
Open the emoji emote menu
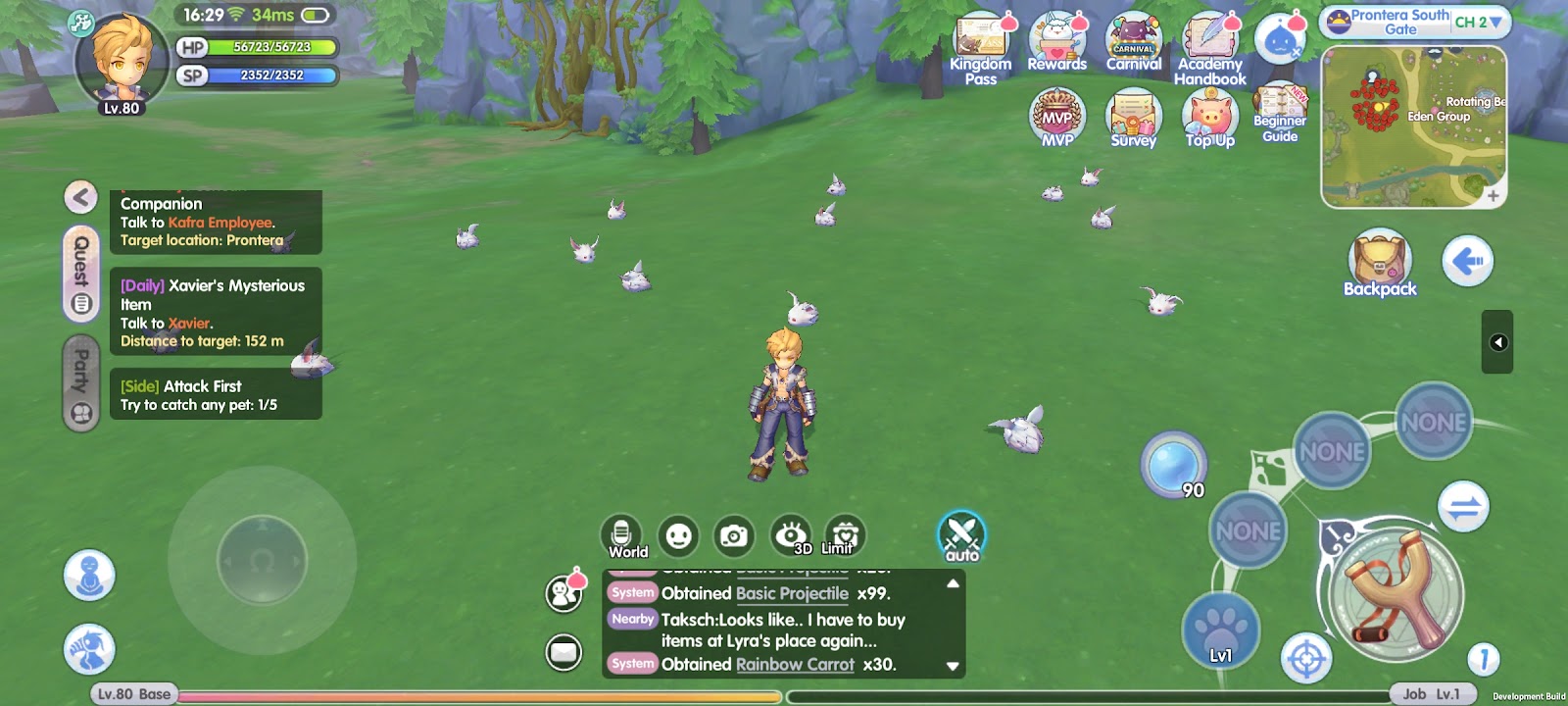[678, 536]
